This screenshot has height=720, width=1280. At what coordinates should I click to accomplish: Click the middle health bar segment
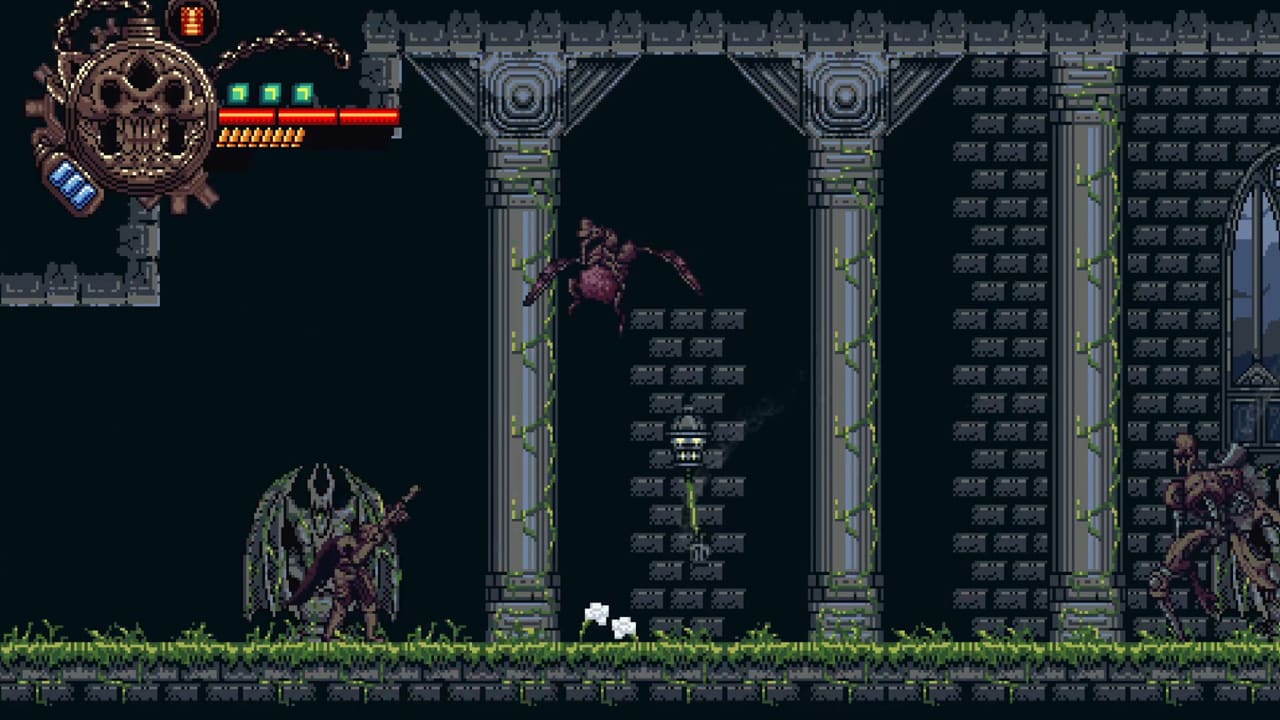(x=307, y=114)
